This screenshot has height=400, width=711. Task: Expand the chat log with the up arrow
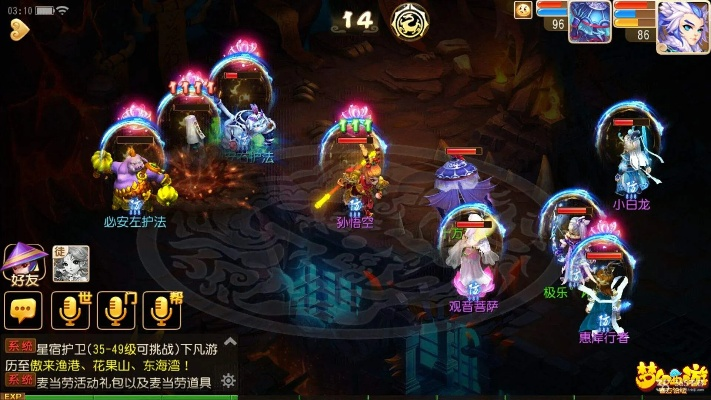229,342
